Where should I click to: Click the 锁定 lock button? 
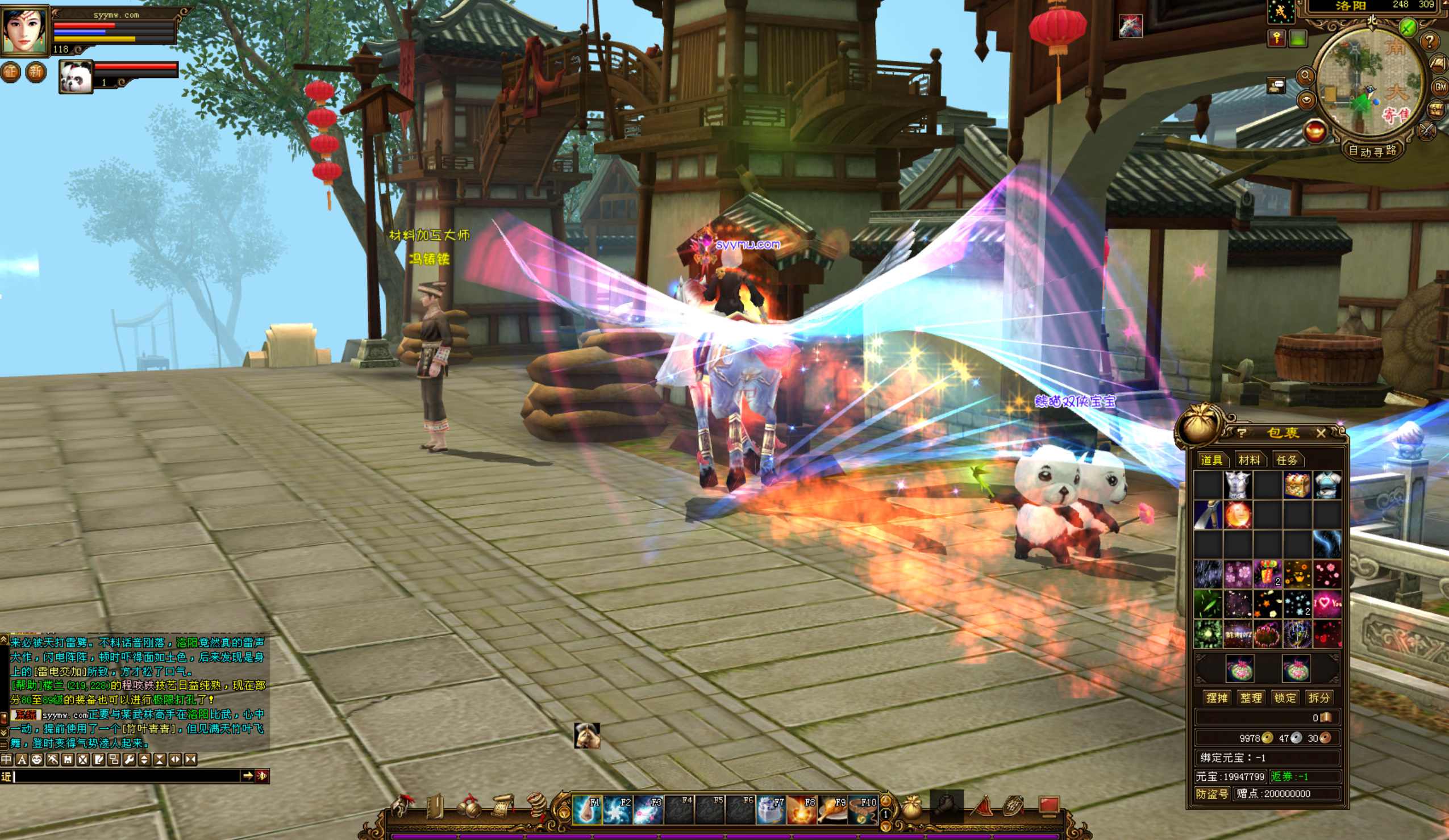coord(1285,697)
